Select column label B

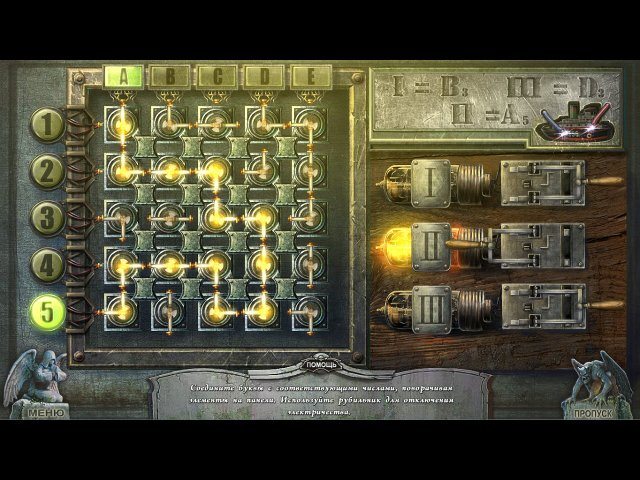coord(170,75)
